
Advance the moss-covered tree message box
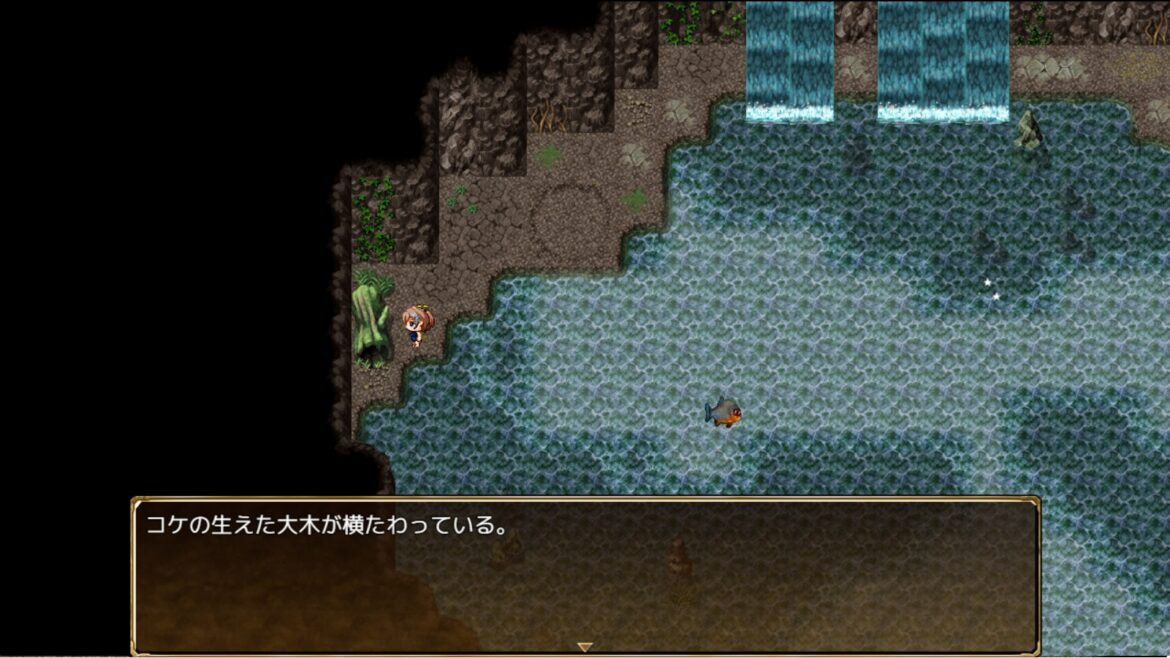[585, 575]
